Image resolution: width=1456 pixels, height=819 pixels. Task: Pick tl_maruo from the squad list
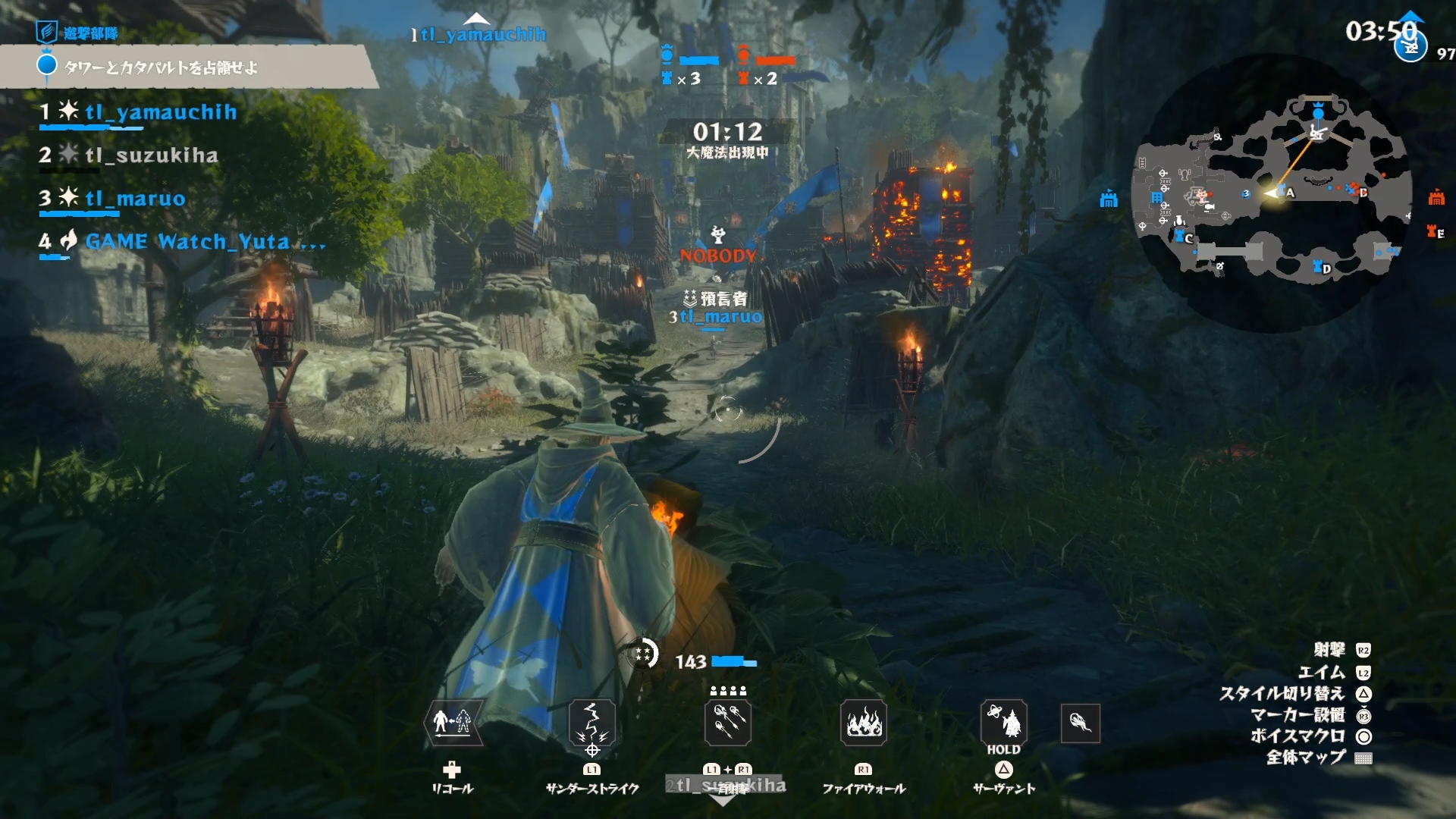click(135, 199)
